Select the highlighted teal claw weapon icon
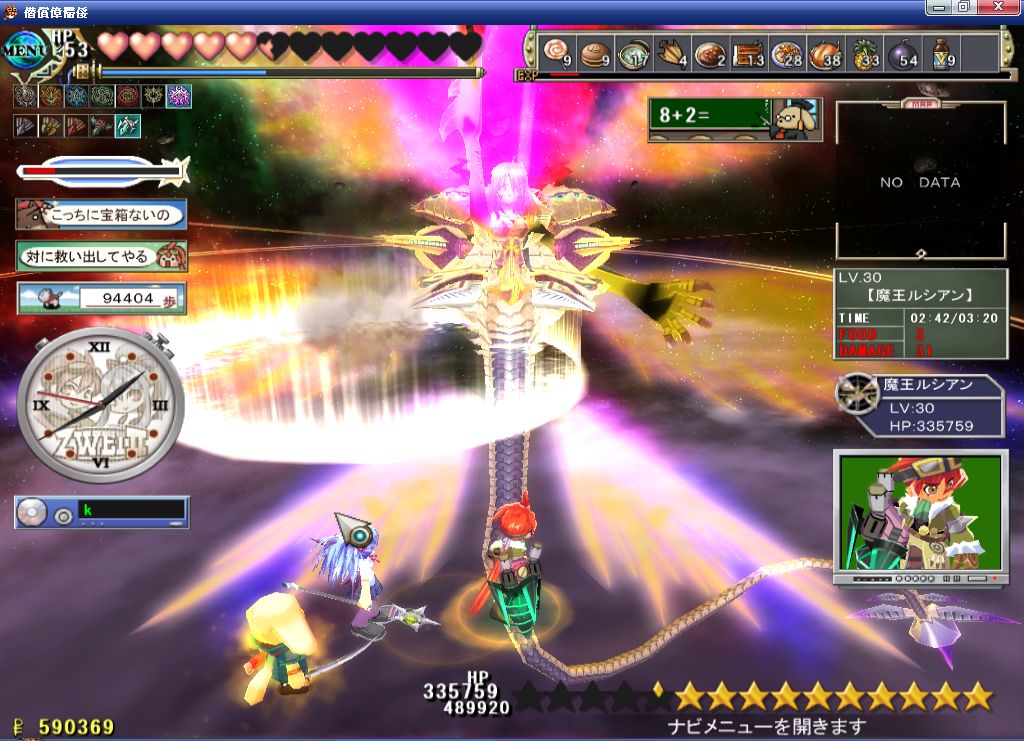This screenshot has width=1024, height=741. [127, 126]
